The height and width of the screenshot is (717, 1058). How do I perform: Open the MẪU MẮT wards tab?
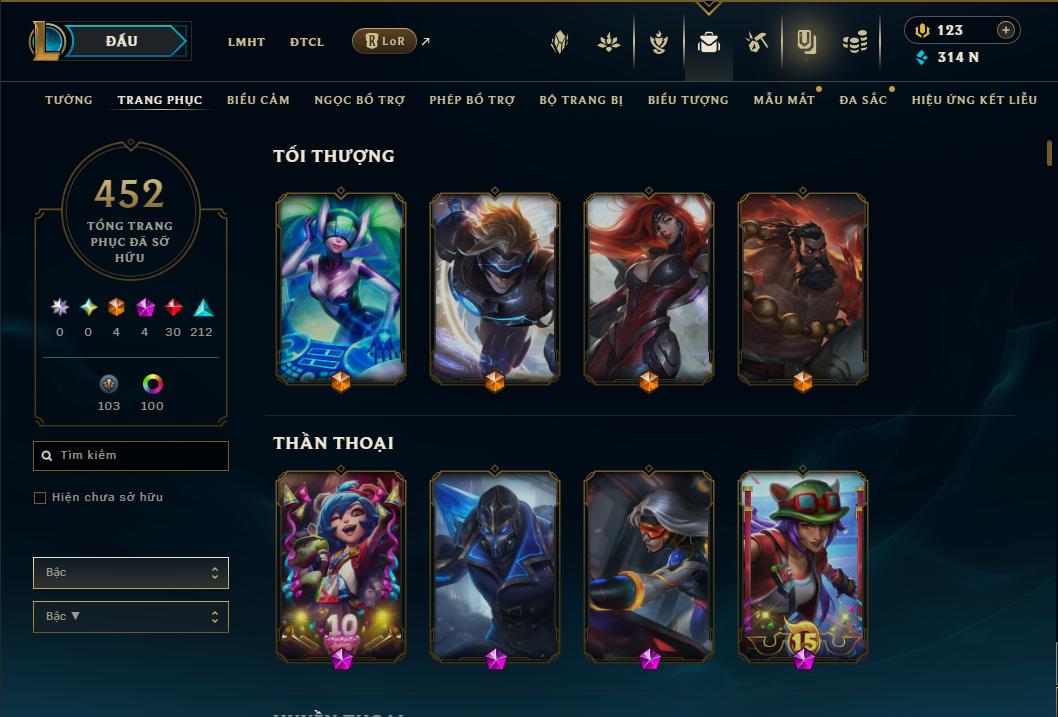tap(783, 100)
